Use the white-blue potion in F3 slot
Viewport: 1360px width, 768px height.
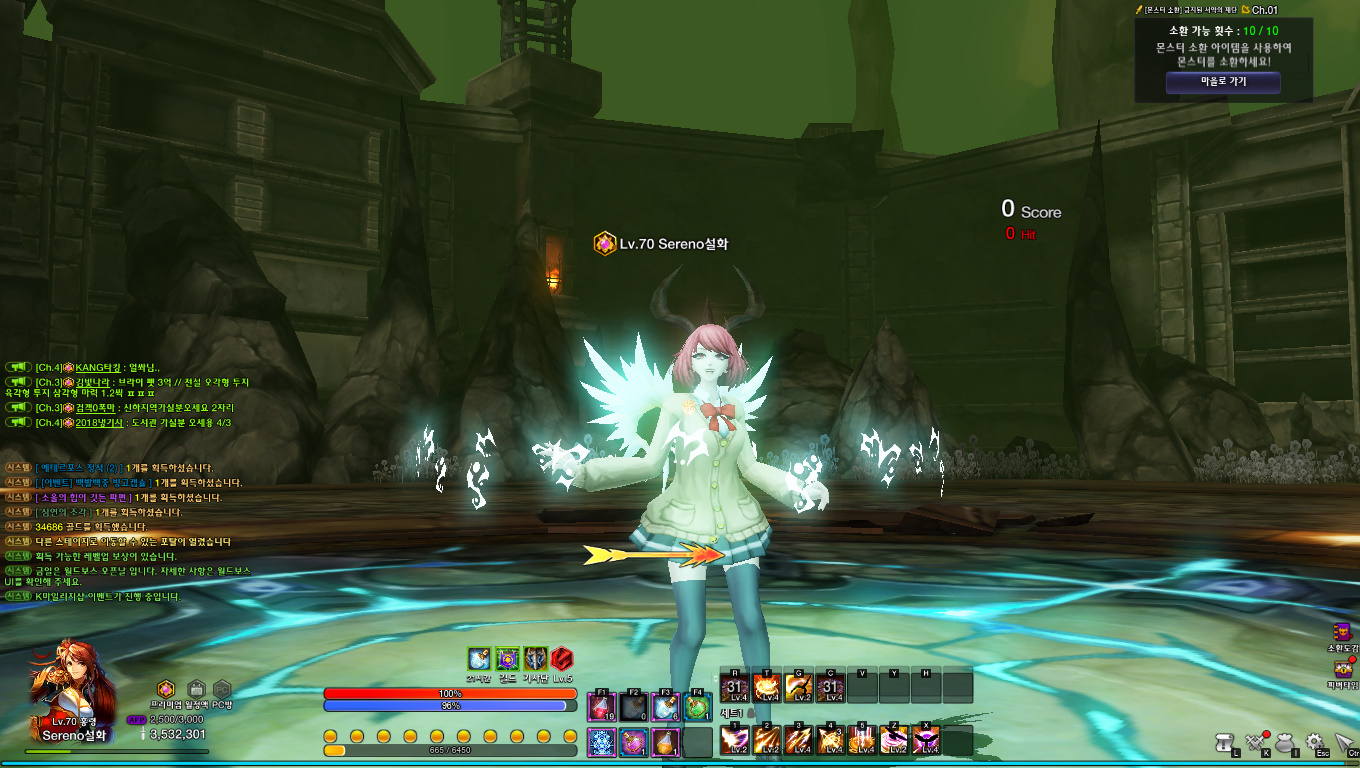tap(666, 706)
